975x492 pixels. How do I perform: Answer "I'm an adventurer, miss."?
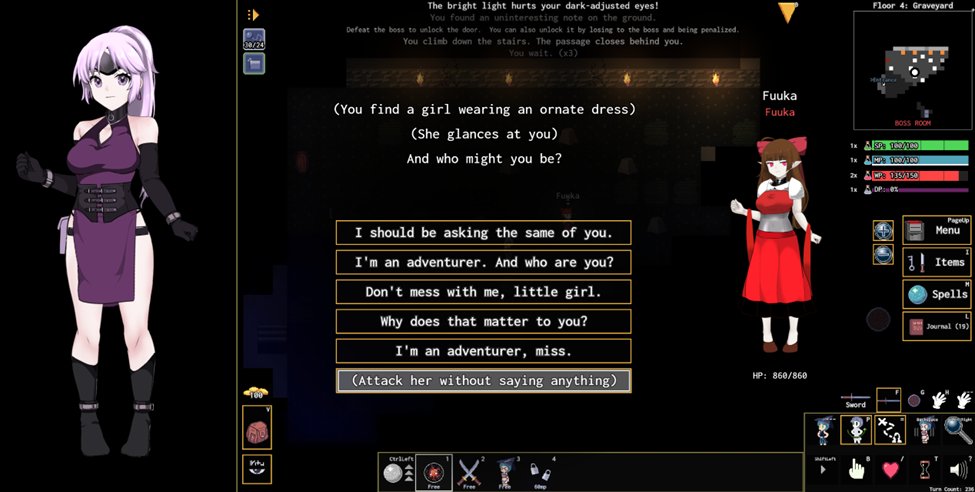(x=483, y=351)
